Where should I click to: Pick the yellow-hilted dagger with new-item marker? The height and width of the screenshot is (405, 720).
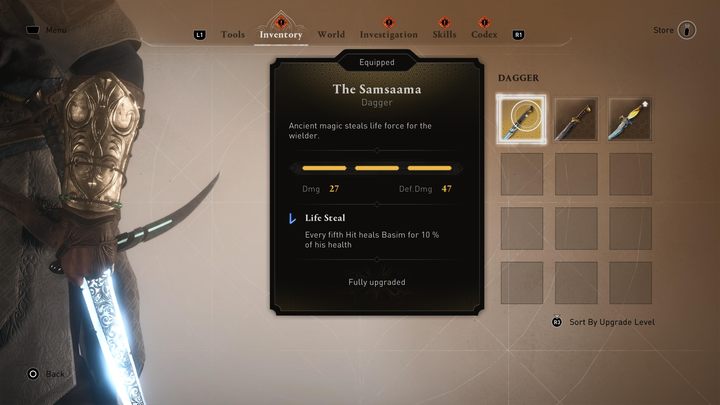(630, 119)
